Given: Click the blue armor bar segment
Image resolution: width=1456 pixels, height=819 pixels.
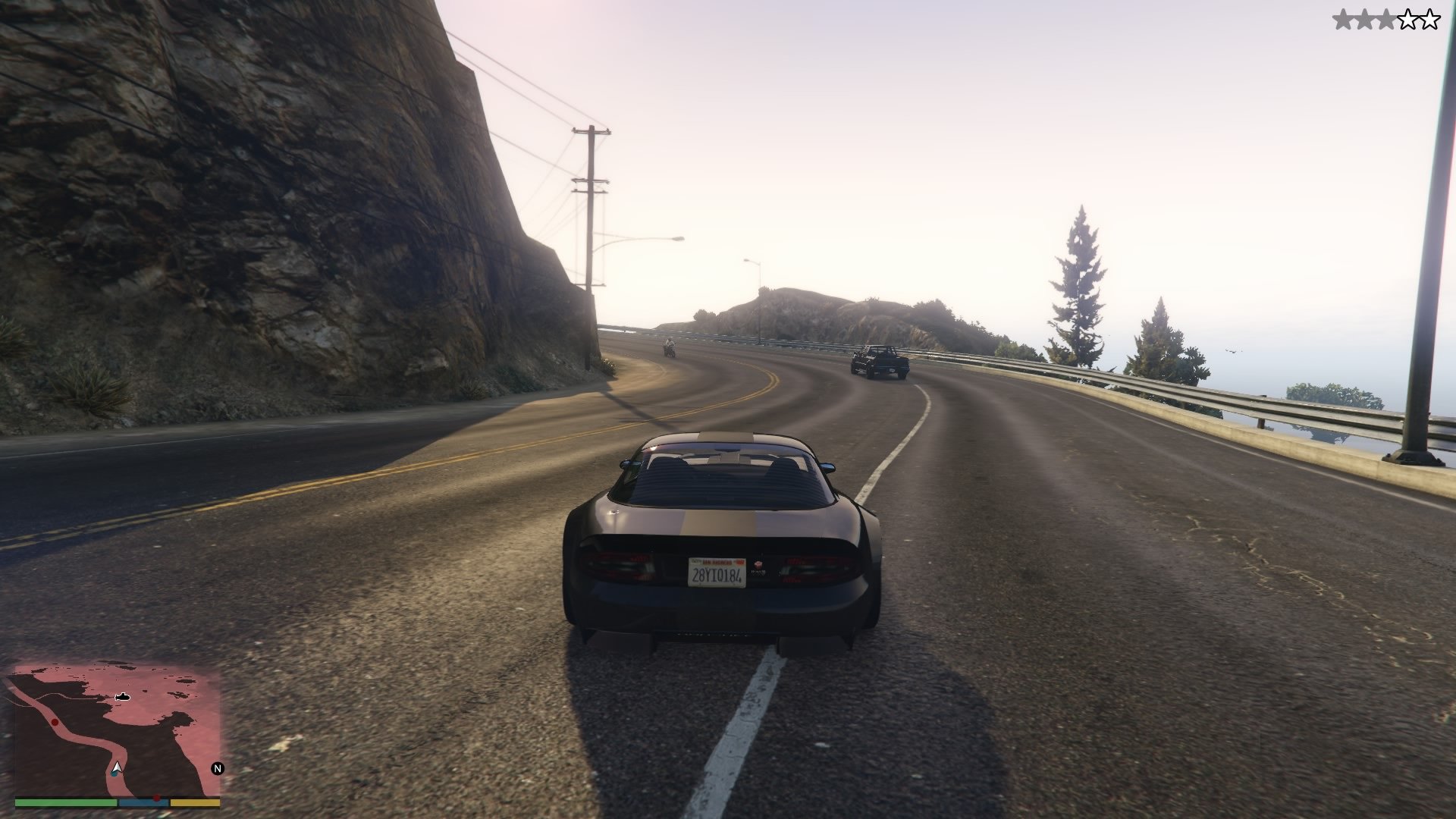Looking at the screenshot, I should coord(143,802).
